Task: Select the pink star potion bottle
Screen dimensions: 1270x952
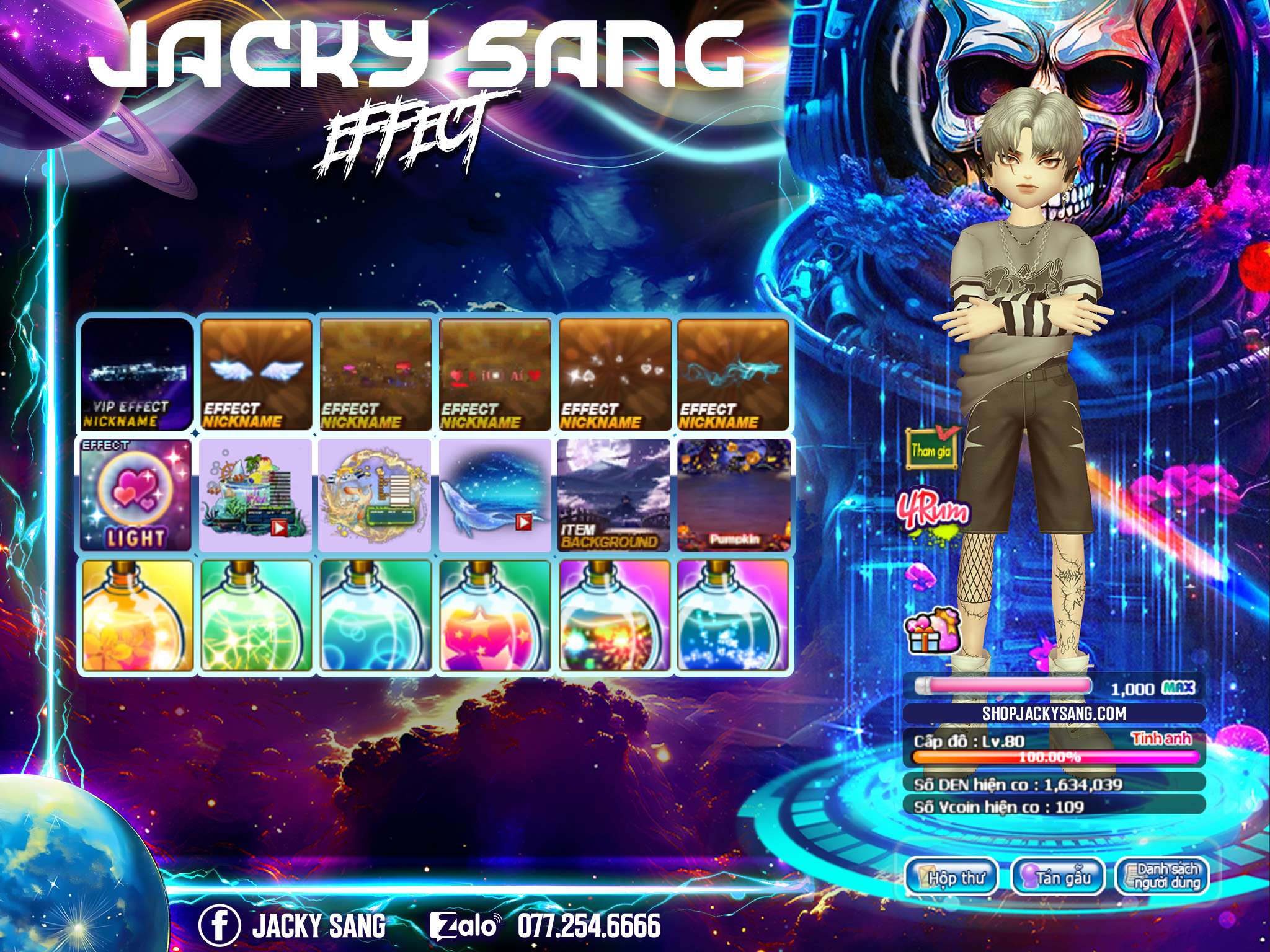Action: click(494, 615)
